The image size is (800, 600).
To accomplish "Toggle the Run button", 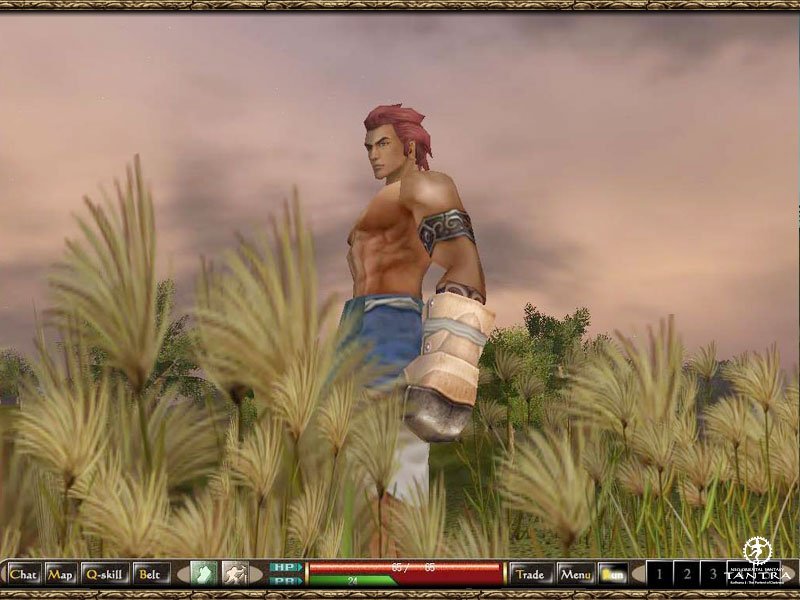I will click(x=612, y=574).
